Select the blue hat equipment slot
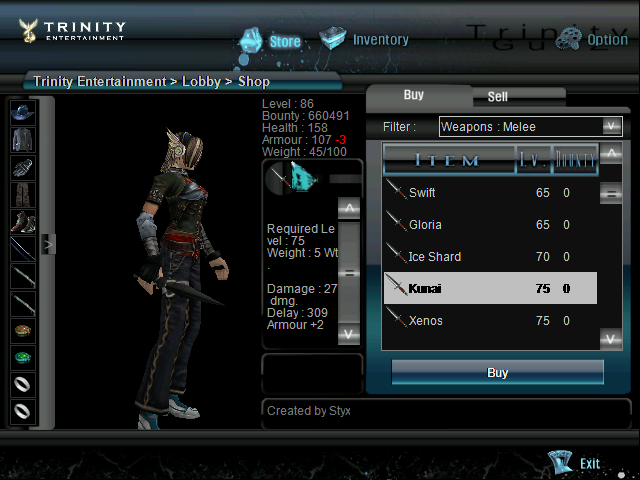 [23, 112]
